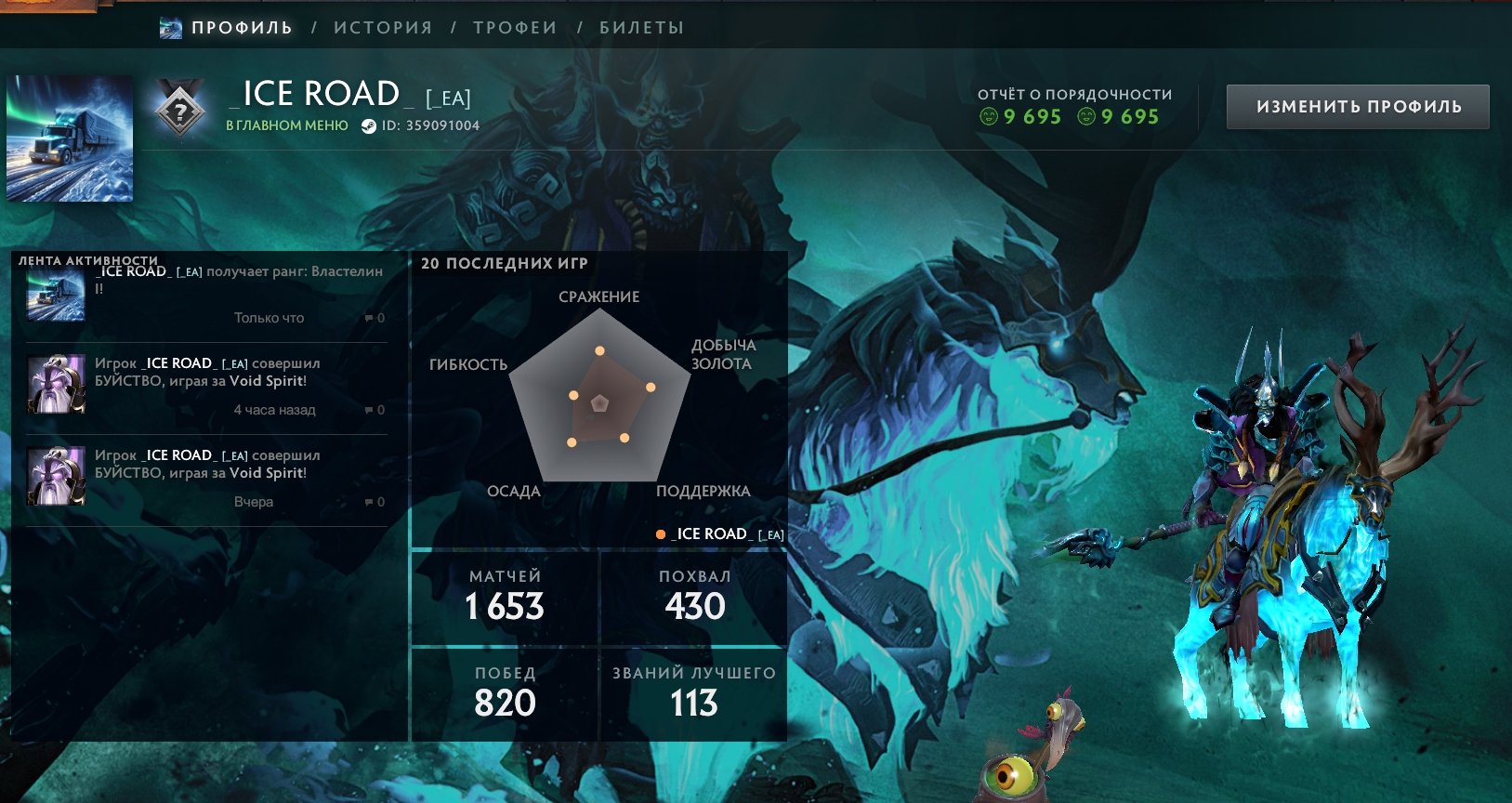Stay on the ПРОФИЛЬ tab
The width and height of the screenshot is (1512, 803).
point(240,27)
